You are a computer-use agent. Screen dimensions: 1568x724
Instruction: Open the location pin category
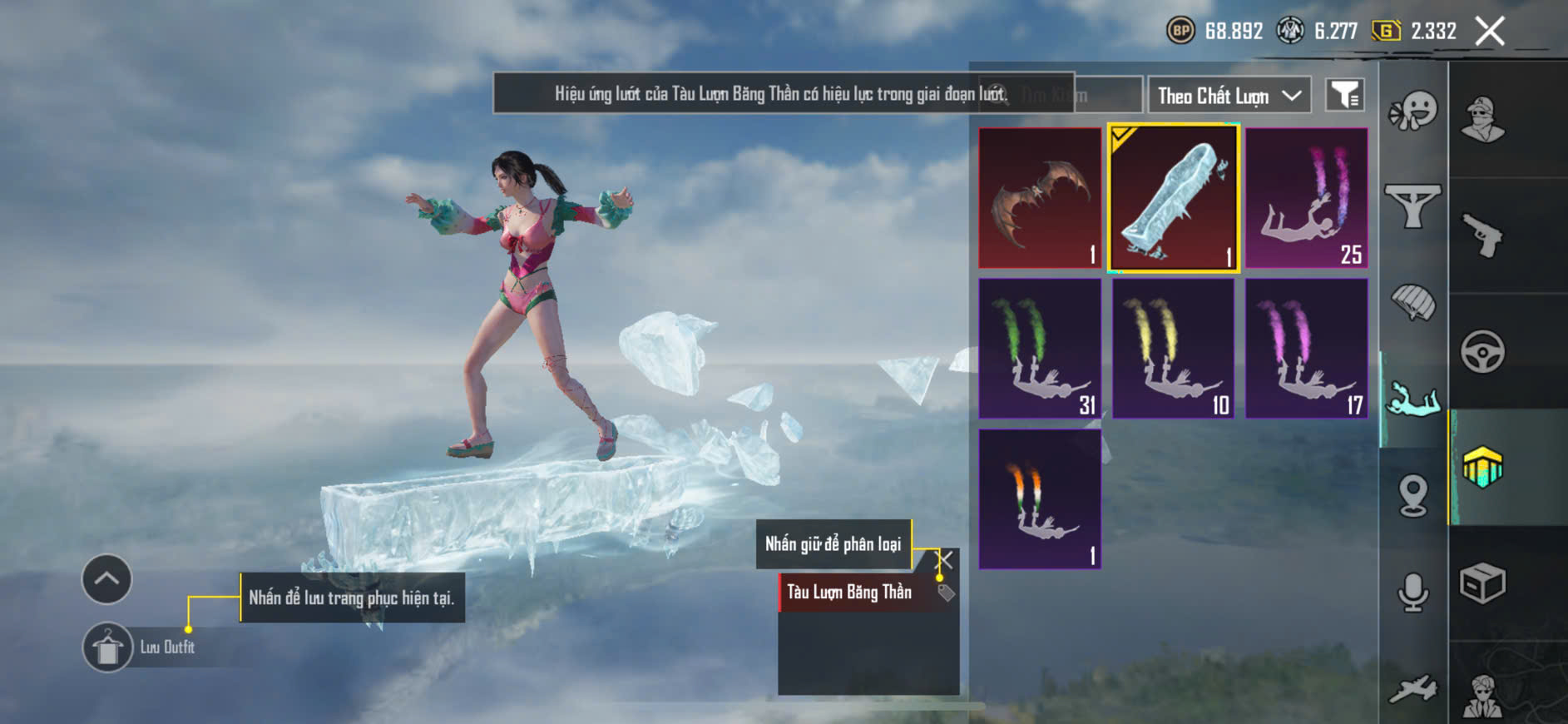[1413, 496]
